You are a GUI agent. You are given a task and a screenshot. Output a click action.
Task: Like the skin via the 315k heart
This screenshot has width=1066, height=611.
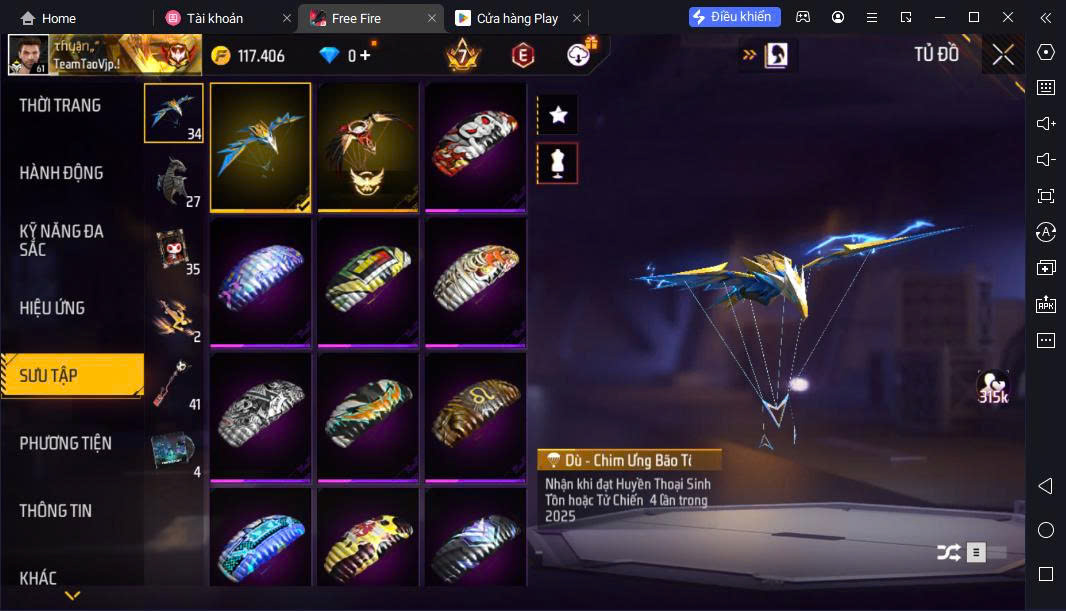pyautogui.click(x=992, y=385)
